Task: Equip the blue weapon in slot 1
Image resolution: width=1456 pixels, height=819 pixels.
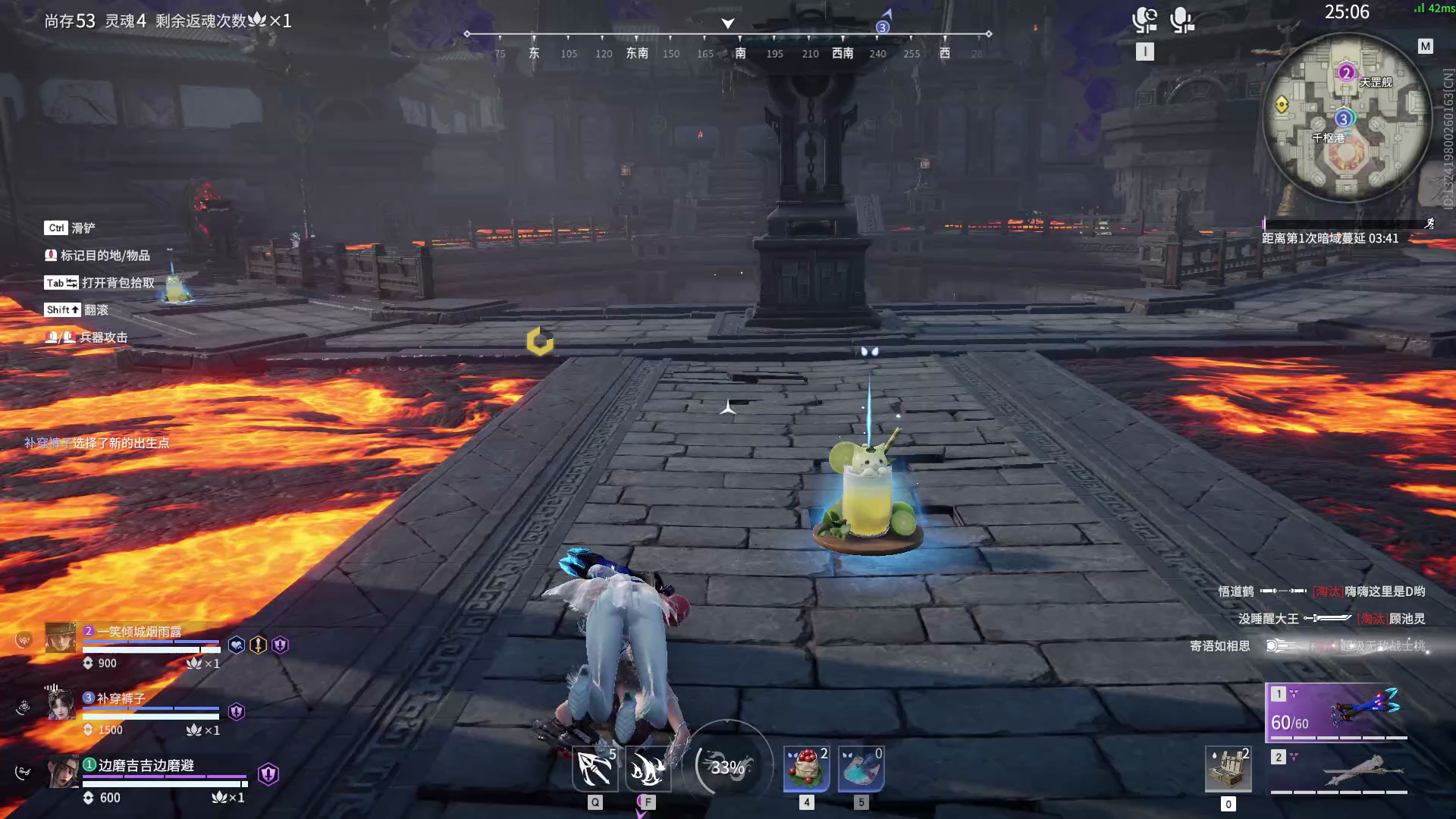Action: tap(1338, 711)
